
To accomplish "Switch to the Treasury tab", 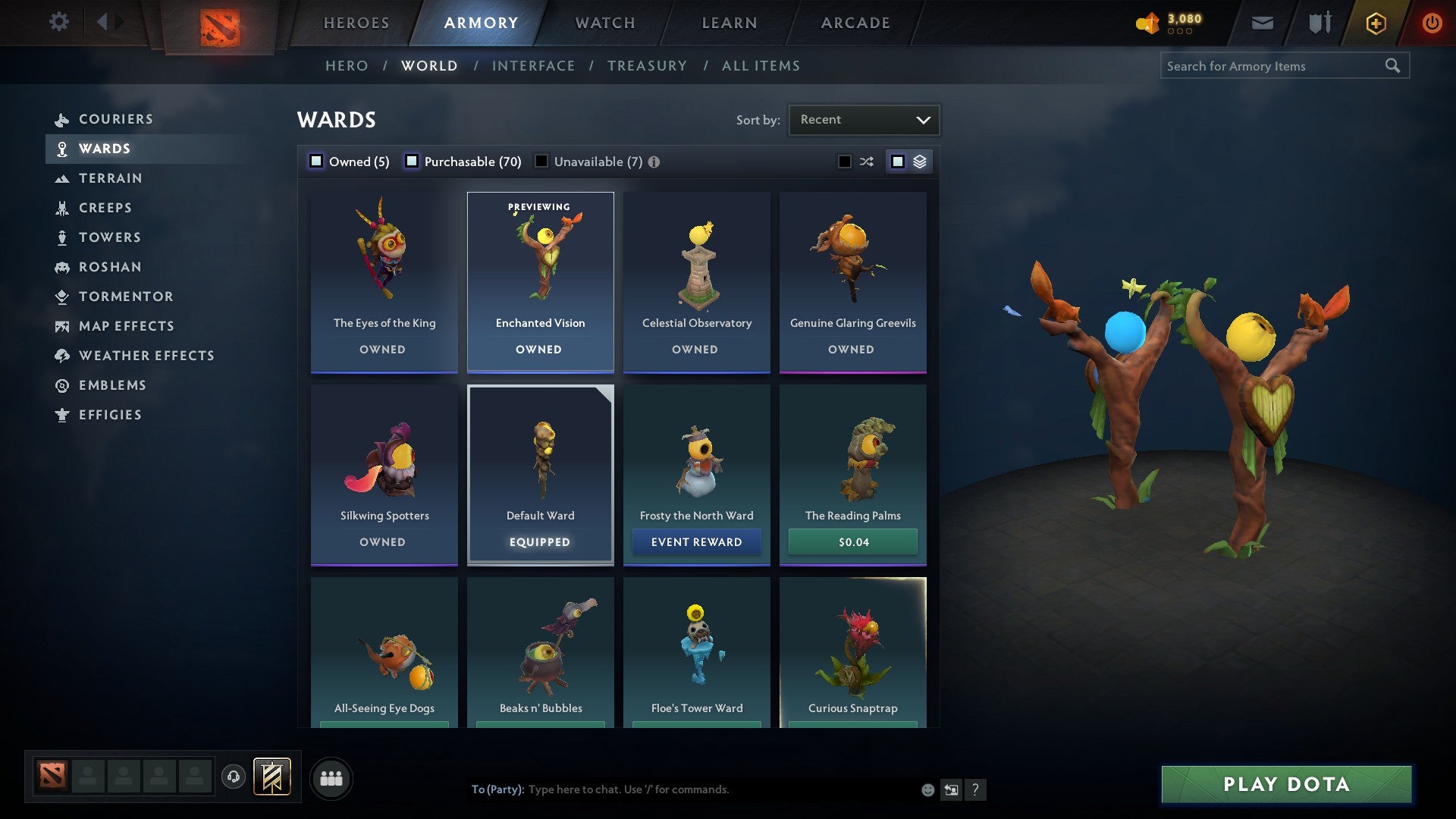I will 648,66.
